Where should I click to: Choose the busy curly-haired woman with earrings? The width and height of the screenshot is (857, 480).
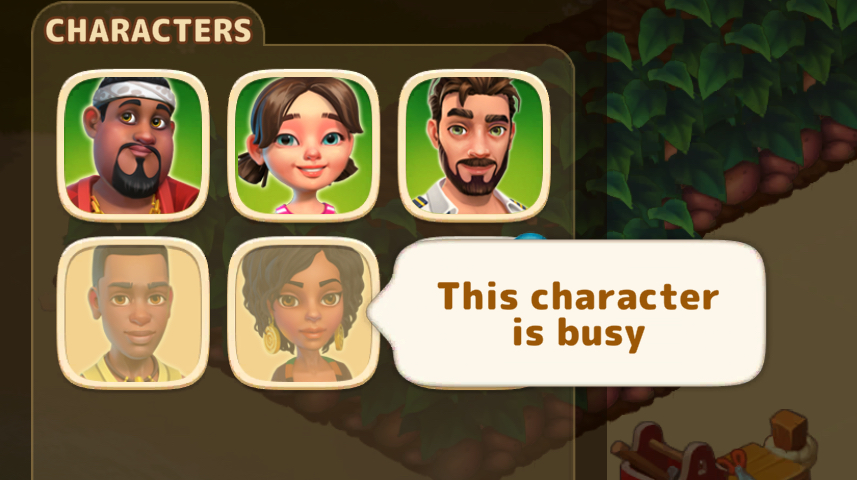pyautogui.click(x=303, y=313)
